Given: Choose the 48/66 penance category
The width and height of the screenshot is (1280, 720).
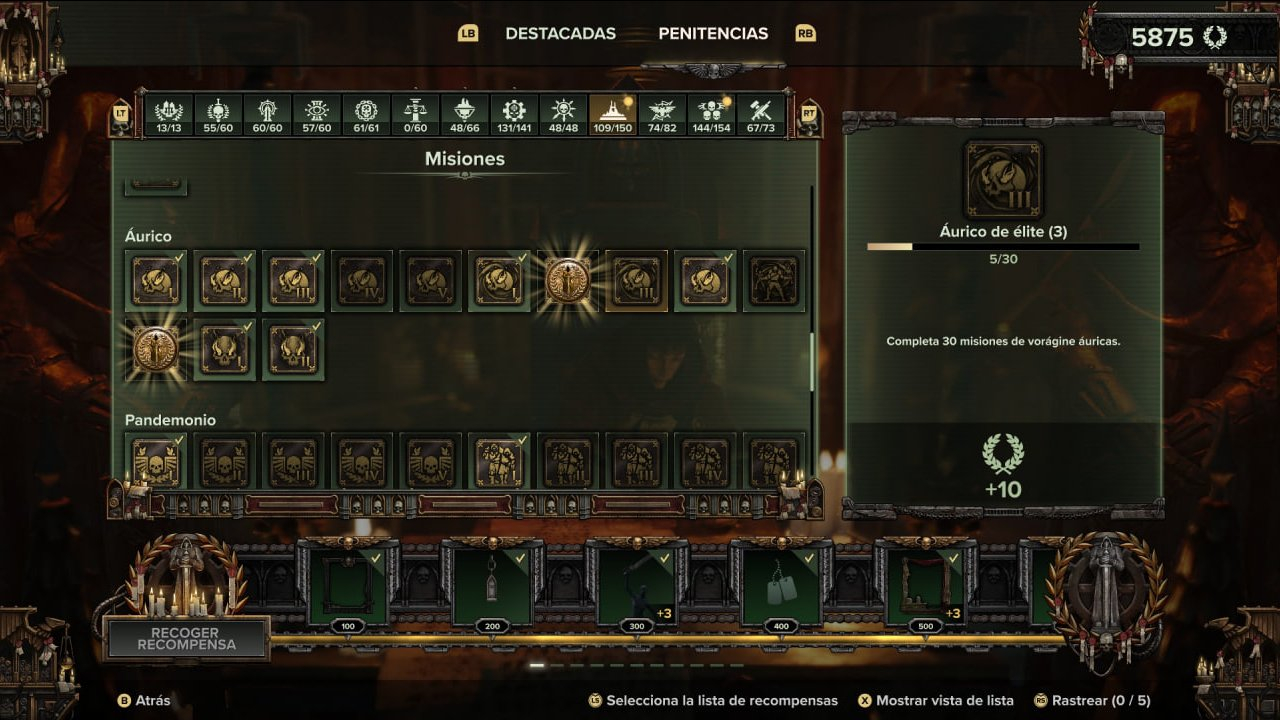Looking at the screenshot, I should coord(464,115).
